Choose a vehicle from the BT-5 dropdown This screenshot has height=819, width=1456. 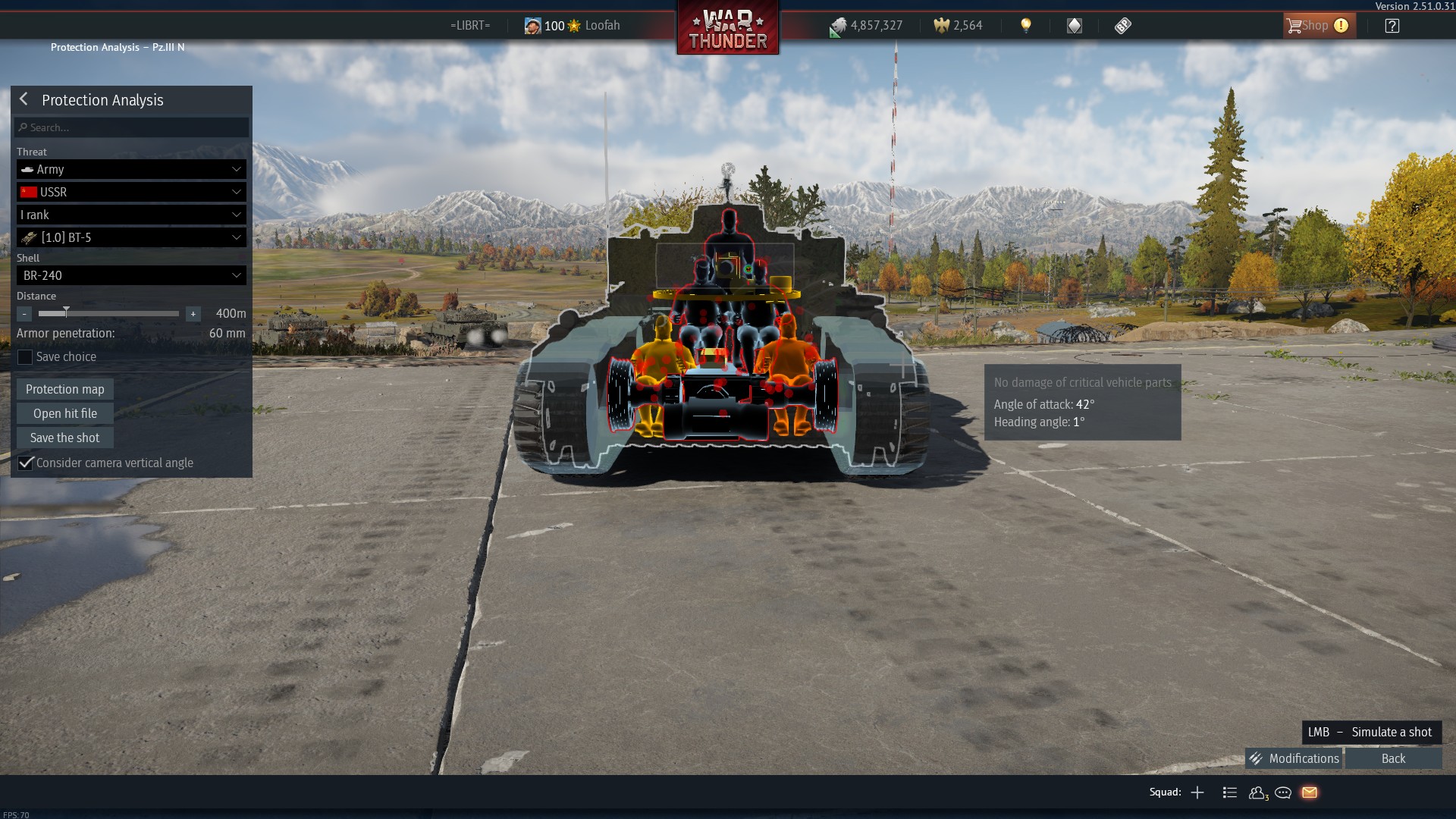coord(131,237)
